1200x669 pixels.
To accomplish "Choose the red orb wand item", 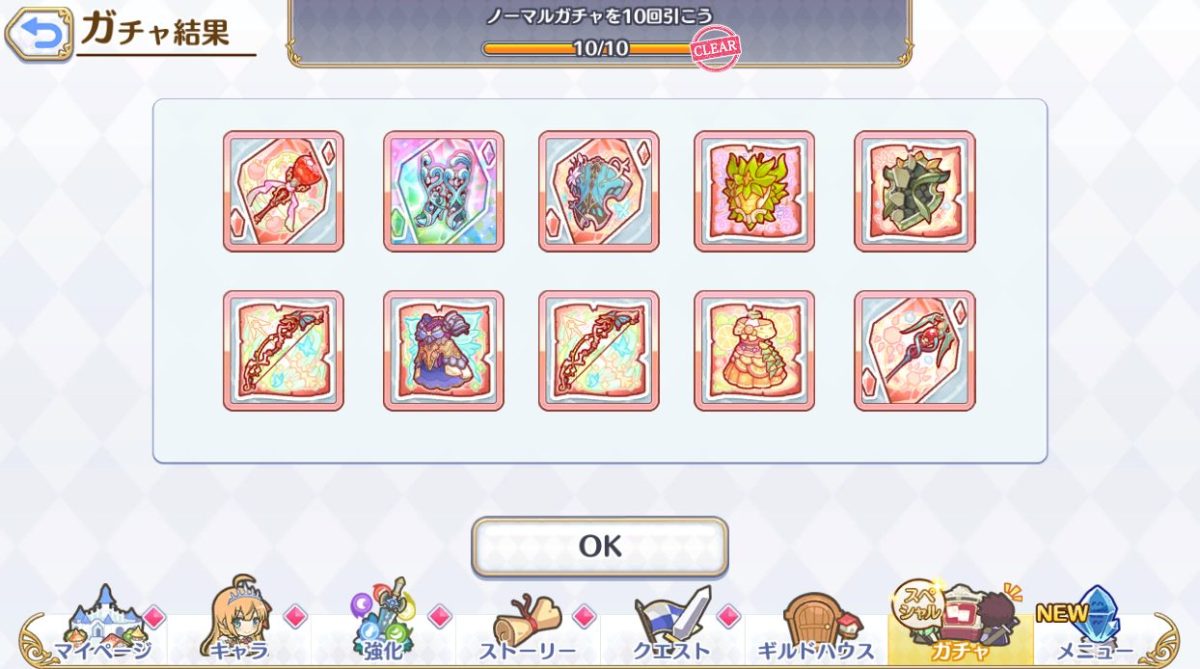I will tap(914, 351).
